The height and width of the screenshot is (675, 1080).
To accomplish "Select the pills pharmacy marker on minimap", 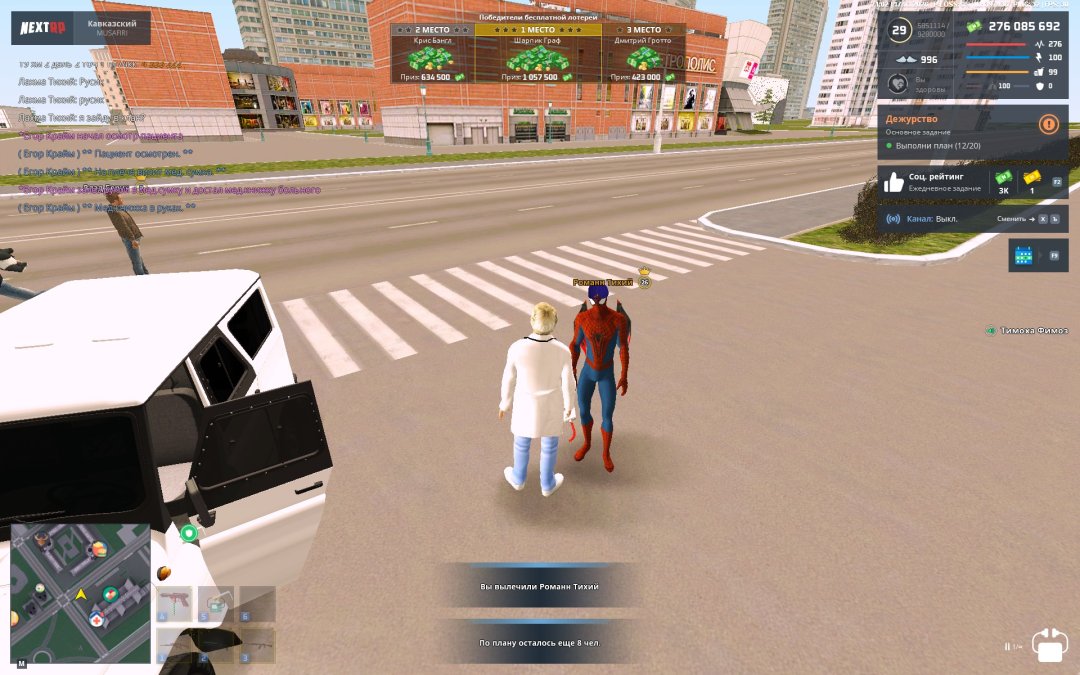I will pos(109,594).
